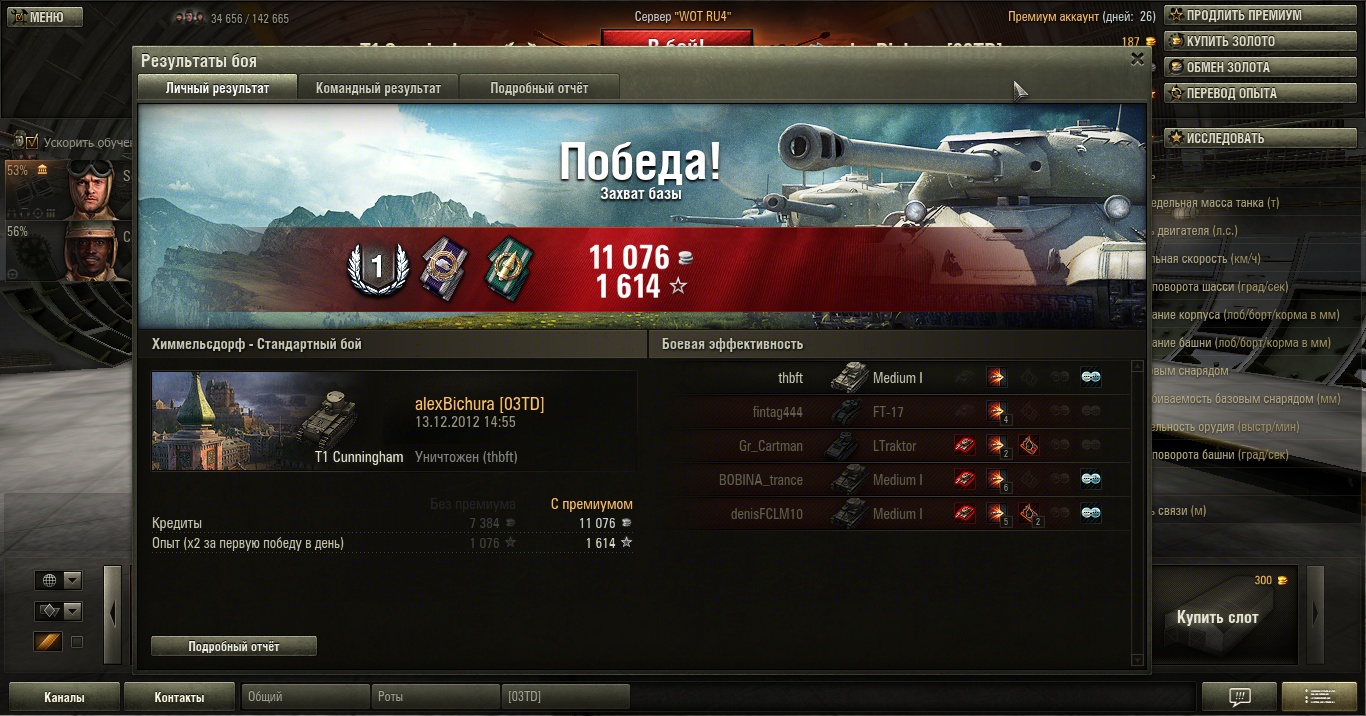Open the Контакты list

click(179, 697)
